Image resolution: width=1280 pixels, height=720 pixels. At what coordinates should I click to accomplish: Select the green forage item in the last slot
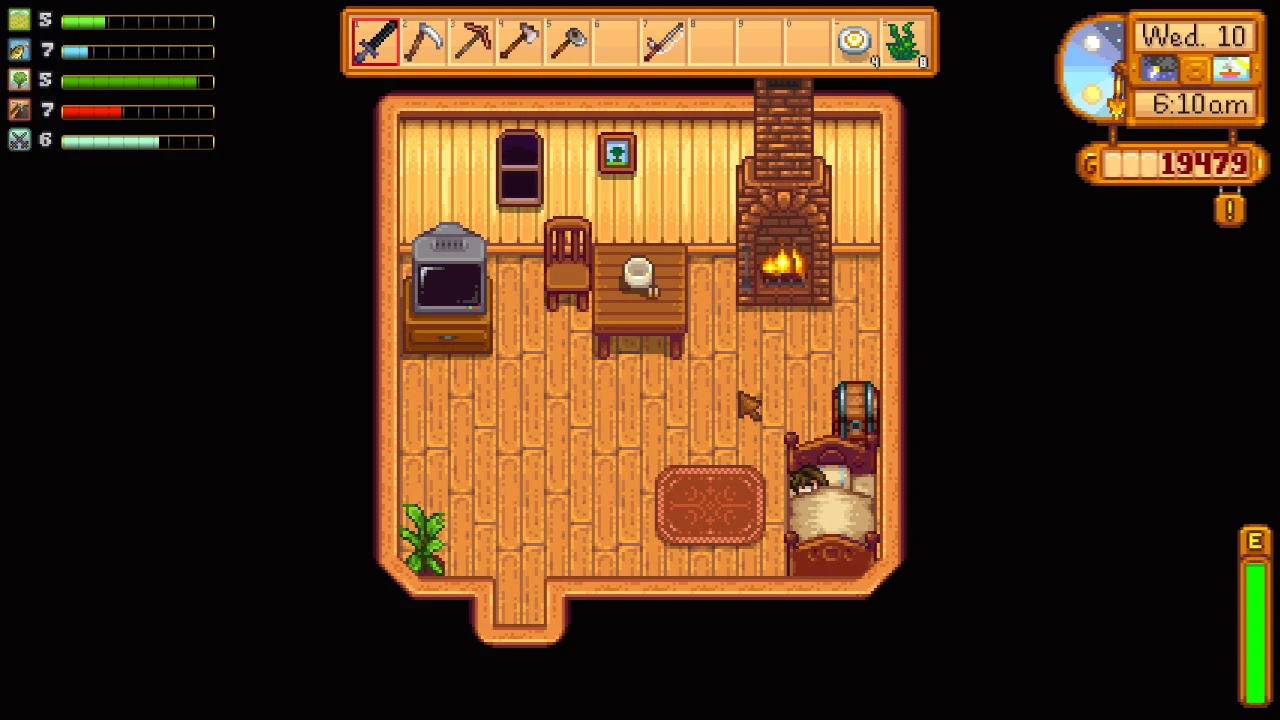902,40
